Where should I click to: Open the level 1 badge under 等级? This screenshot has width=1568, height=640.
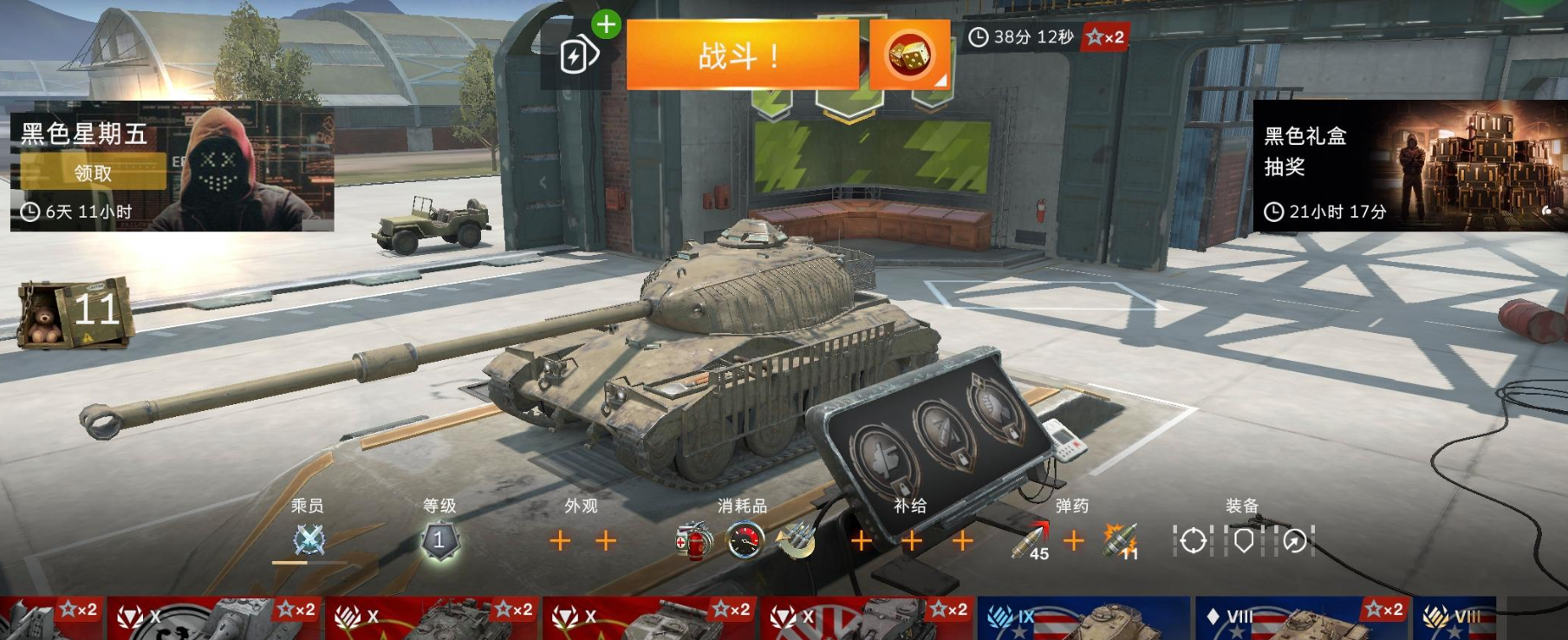[x=439, y=540]
